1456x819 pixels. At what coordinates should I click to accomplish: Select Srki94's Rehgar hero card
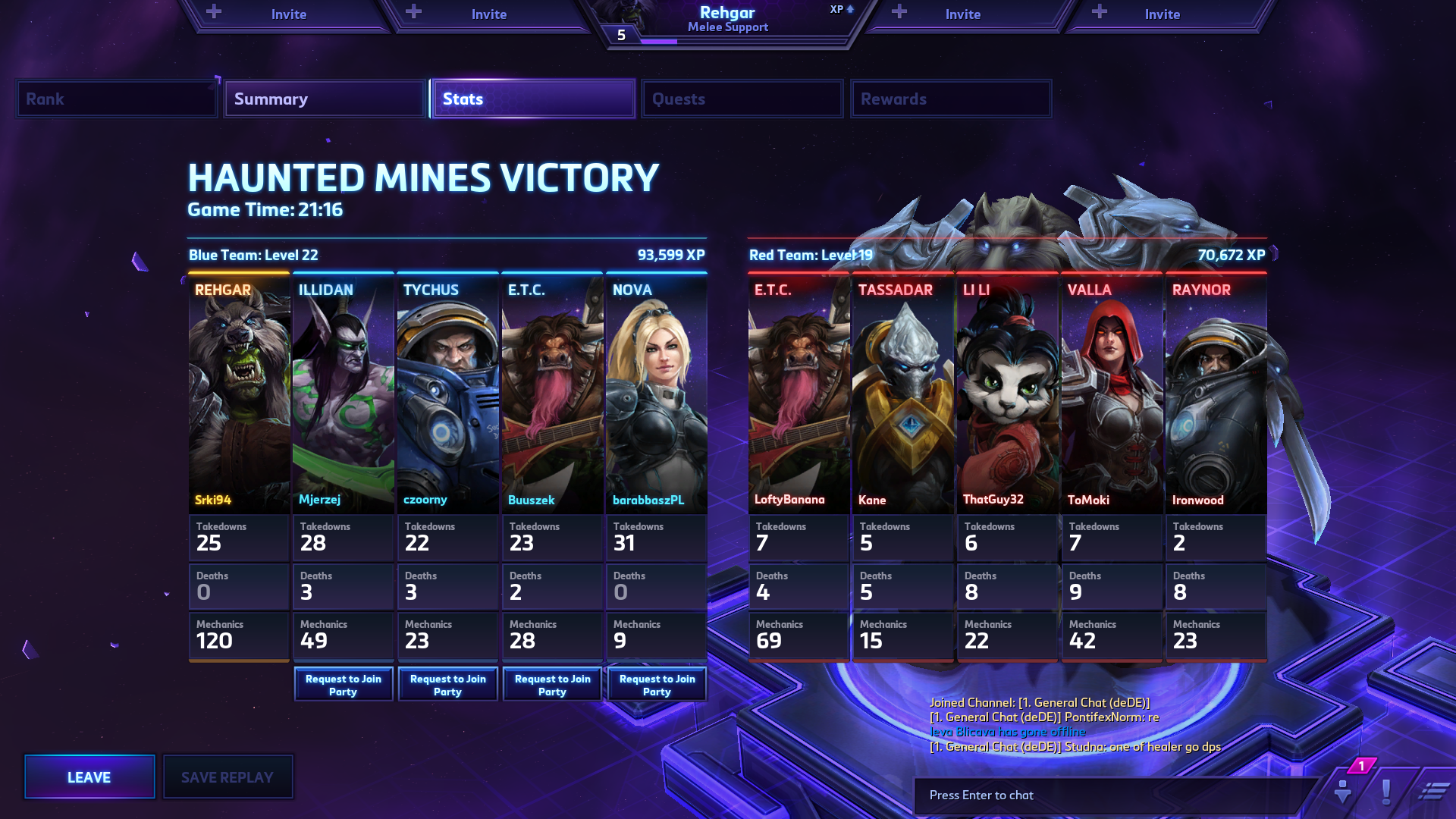pos(239,394)
